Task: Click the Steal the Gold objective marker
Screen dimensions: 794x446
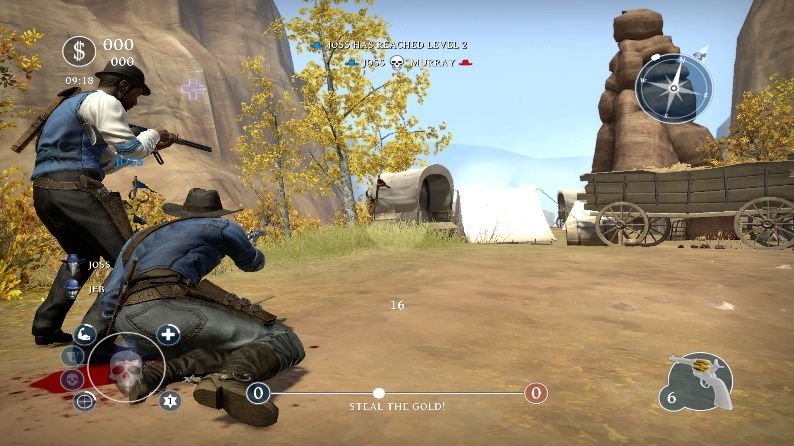Action: click(x=379, y=393)
